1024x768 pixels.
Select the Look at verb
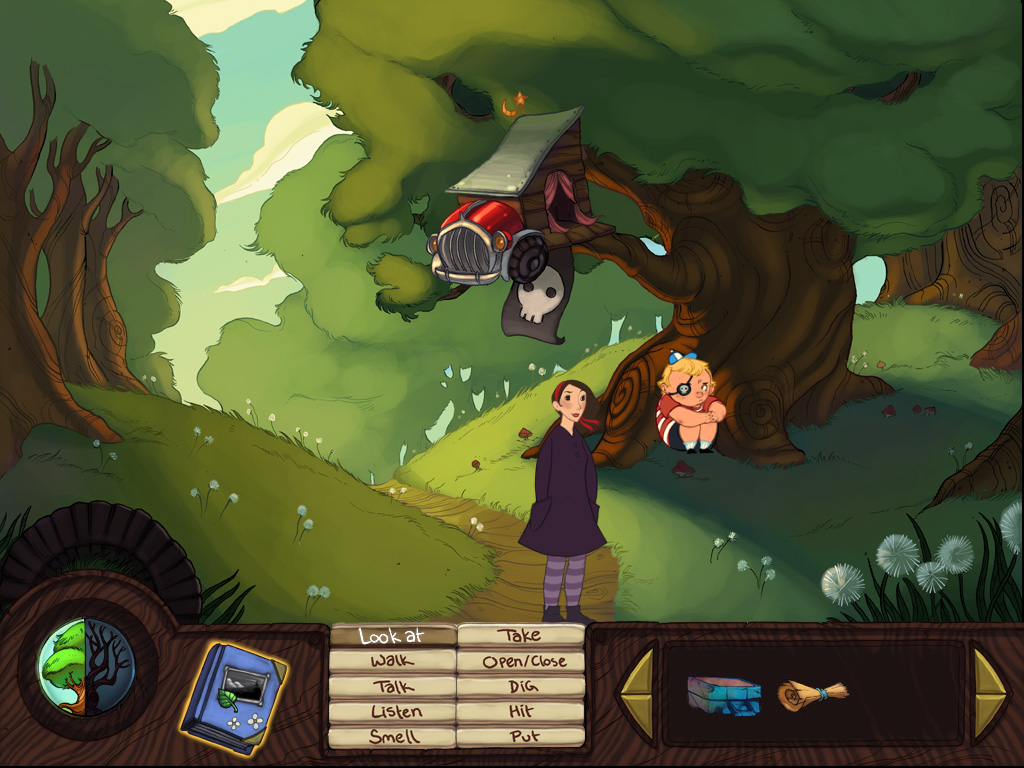(x=392, y=635)
